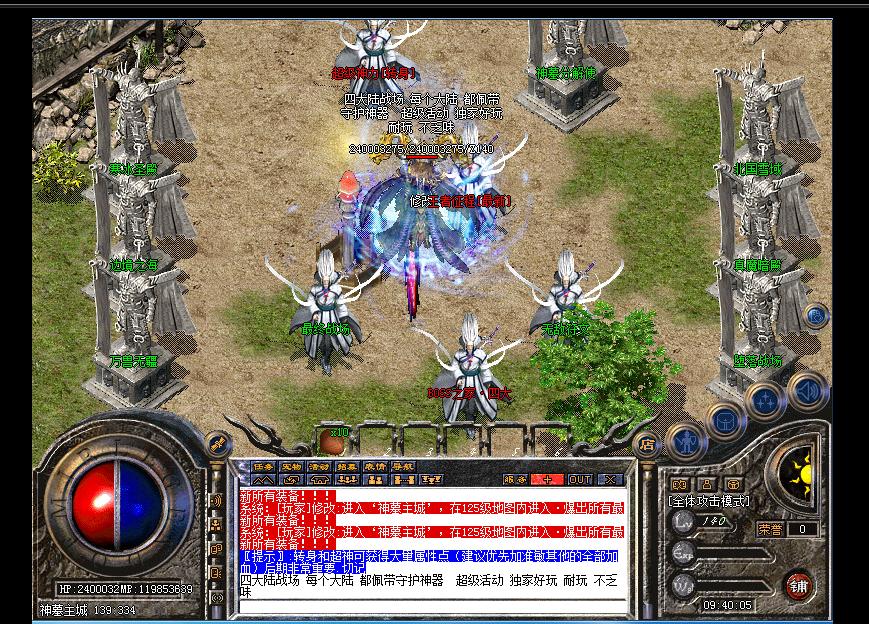Open the 招募 recruit tab
869x624 pixels.
pyautogui.click(x=347, y=466)
